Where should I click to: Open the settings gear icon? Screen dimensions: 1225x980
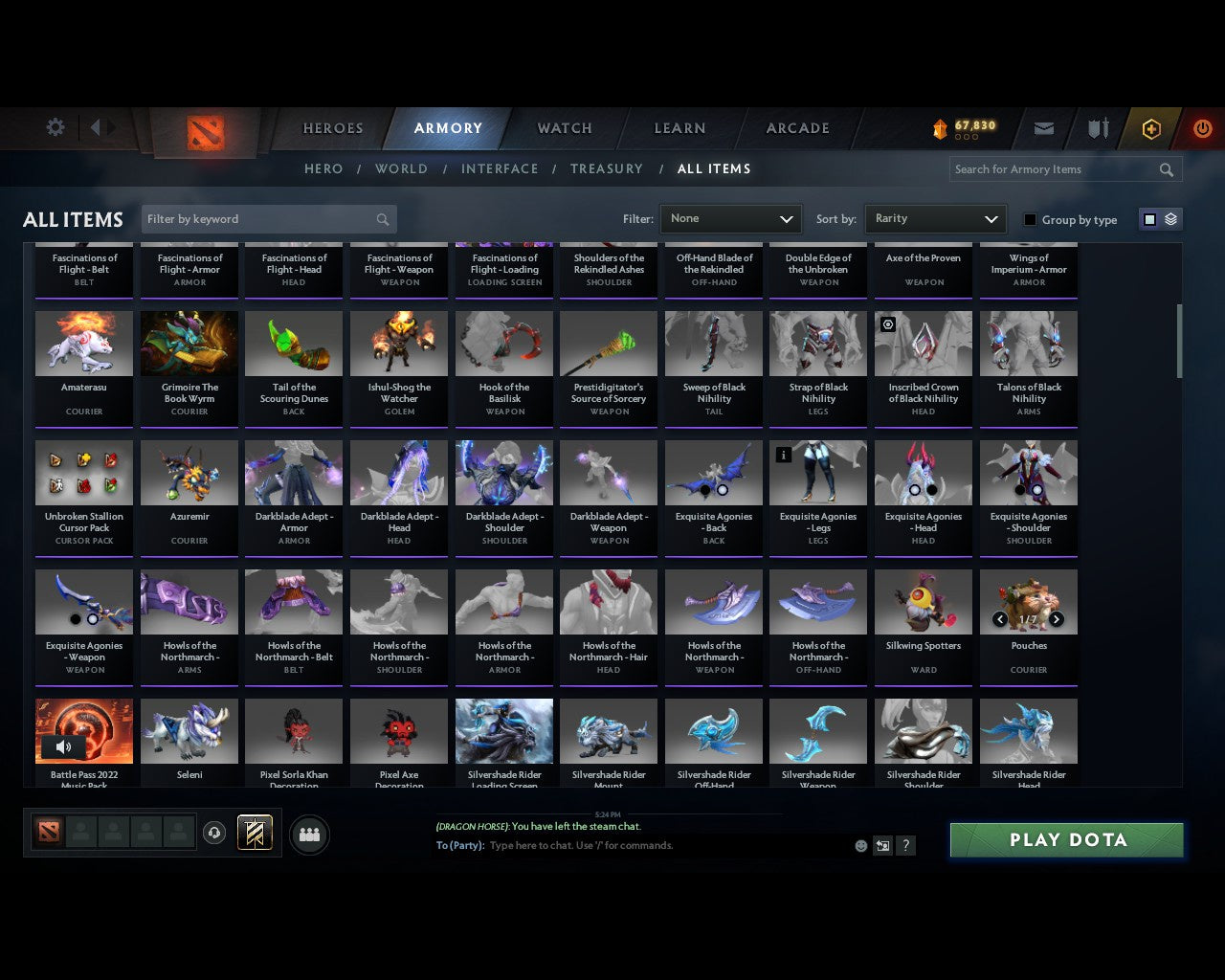(55, 126)
